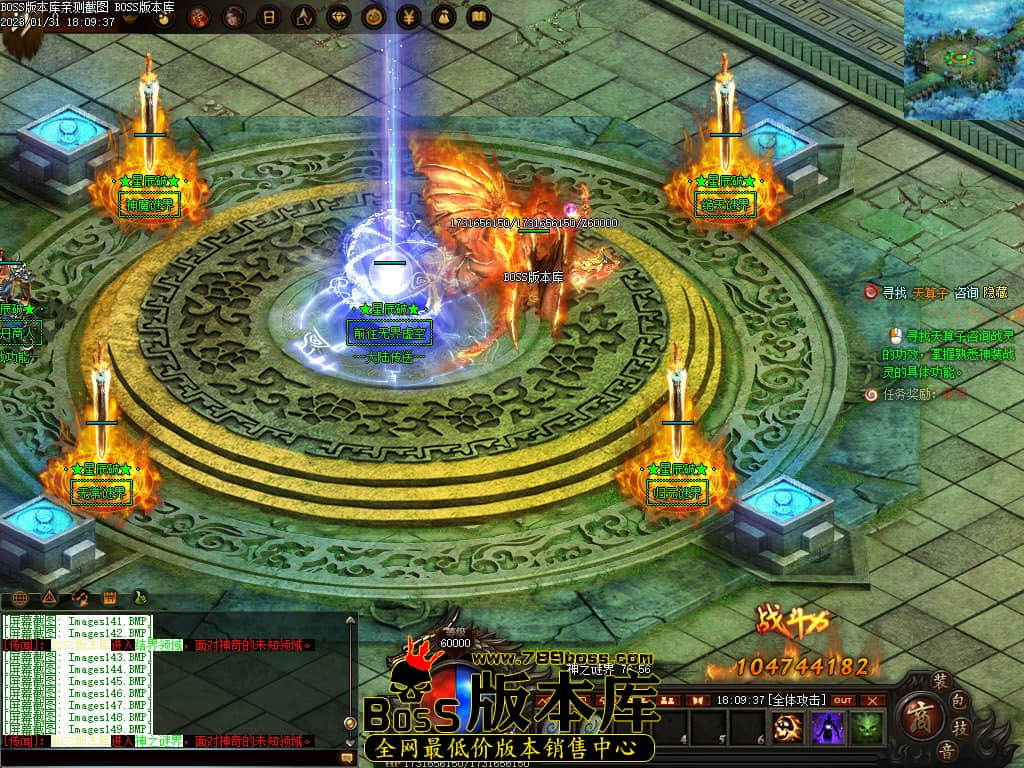Select the money bag icon
The width and height of the screenshot is (1024, 768).
pyautogui.click(x=443, y=17)
